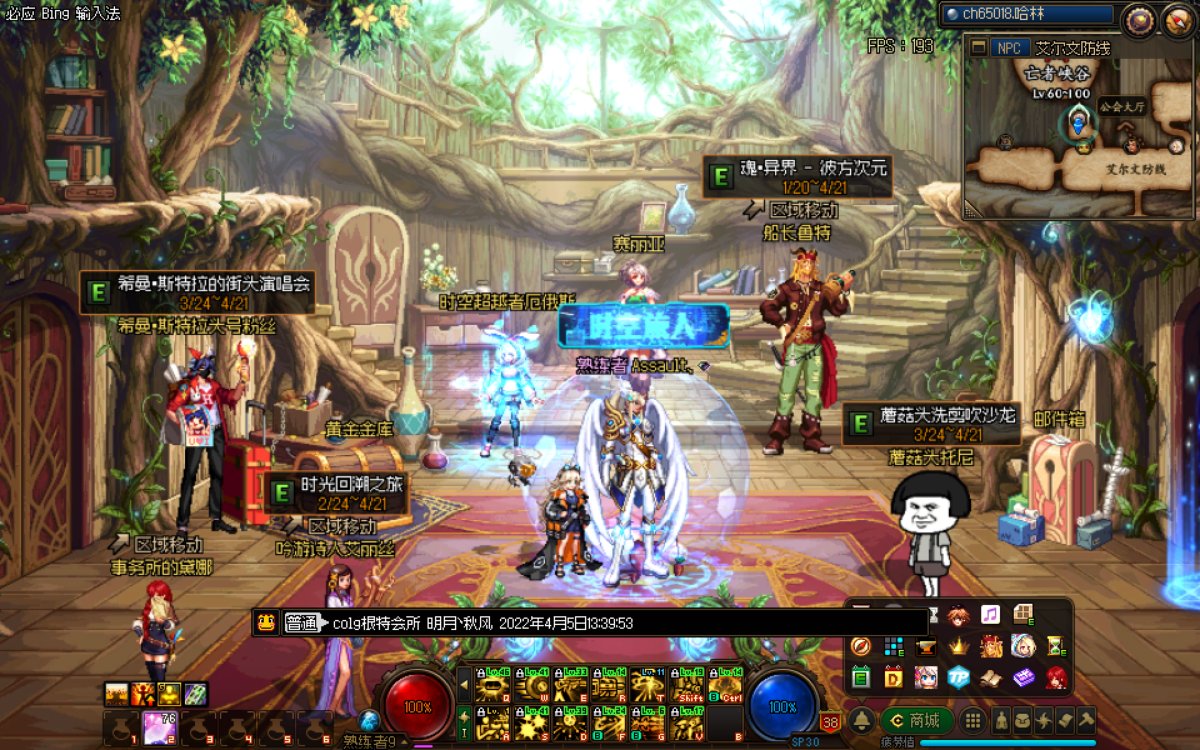Click the ch65018.哈林 channel selector
1200x750 pixels.
(x=1028, y=14)
